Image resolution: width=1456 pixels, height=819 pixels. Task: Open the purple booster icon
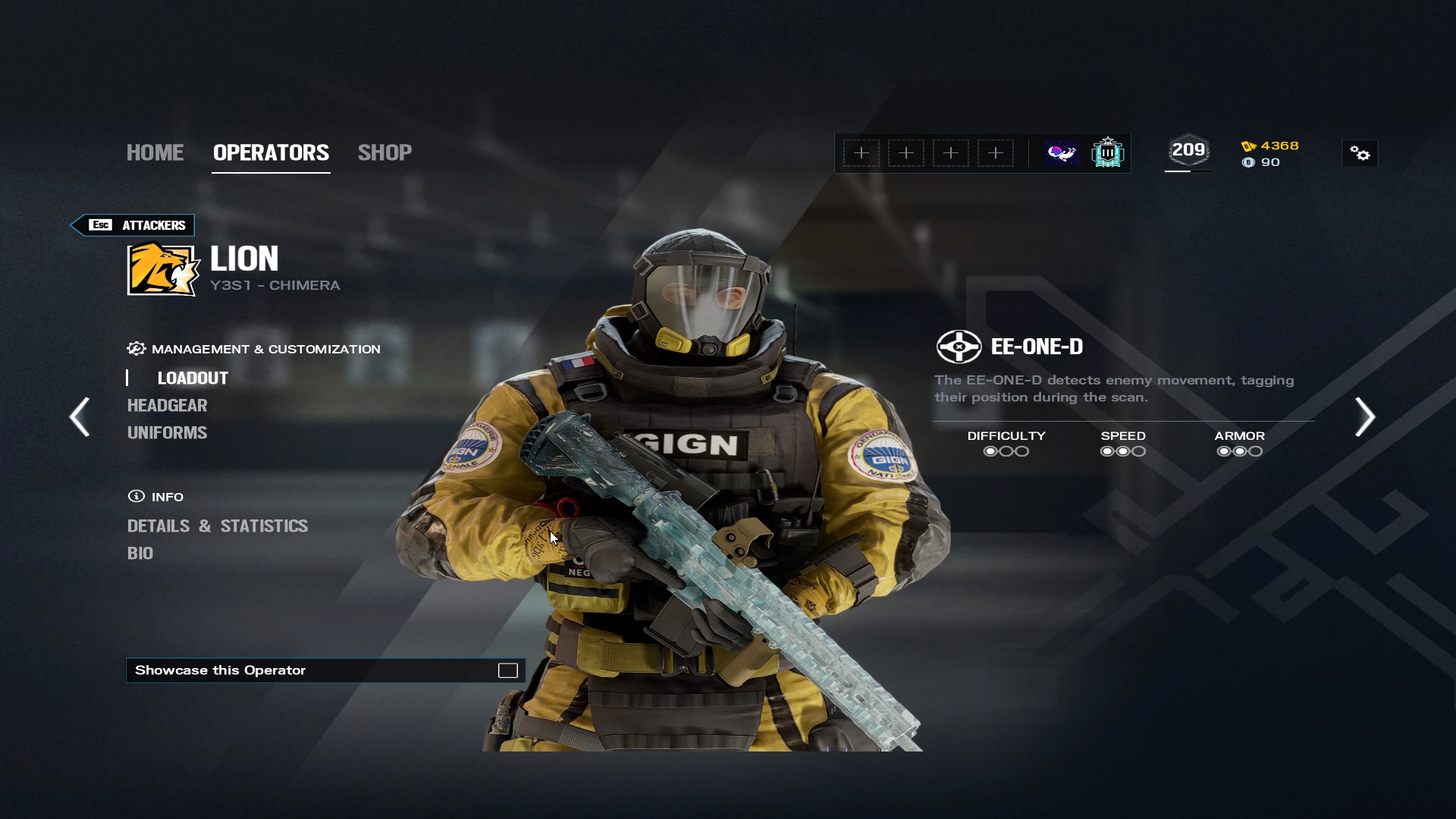click(1062, 153)
